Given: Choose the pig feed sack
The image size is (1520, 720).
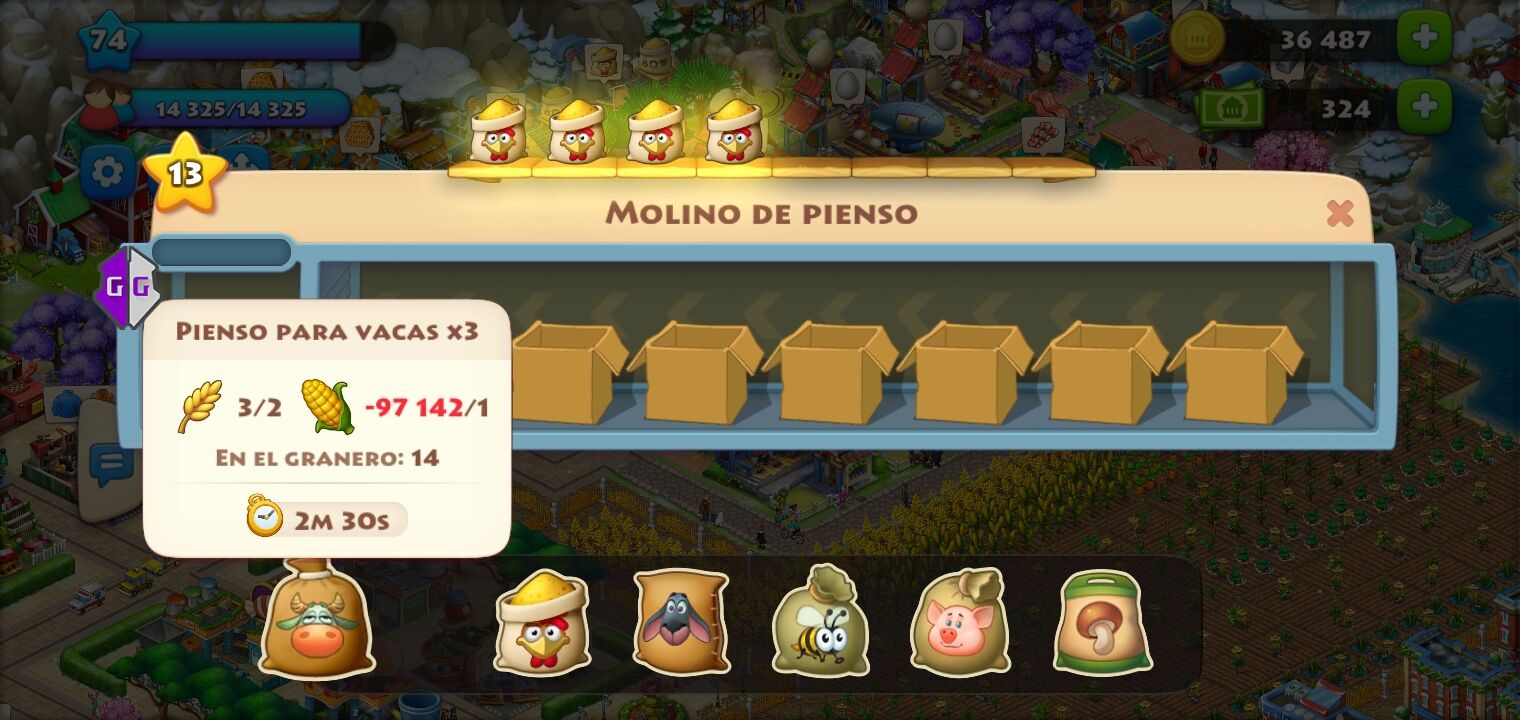Looking at the screenshot, I should (959, 621).
